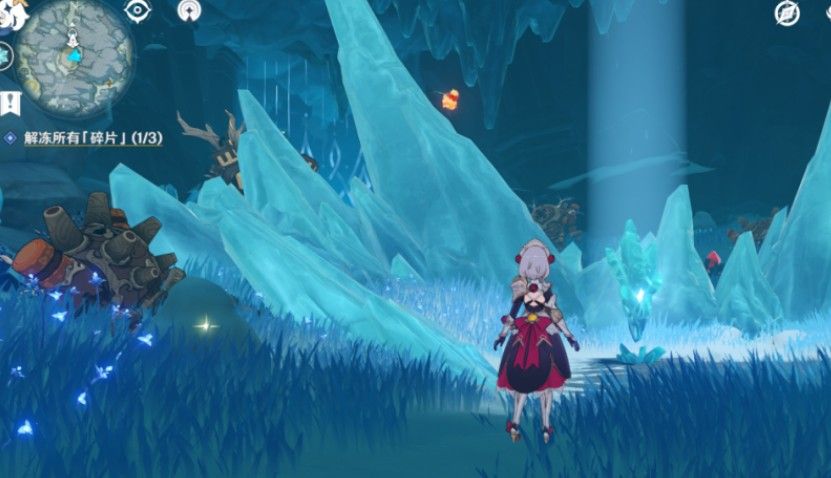Select the quest exclamation bookmark icon
831x478 pixels.
tap(9, 102)
